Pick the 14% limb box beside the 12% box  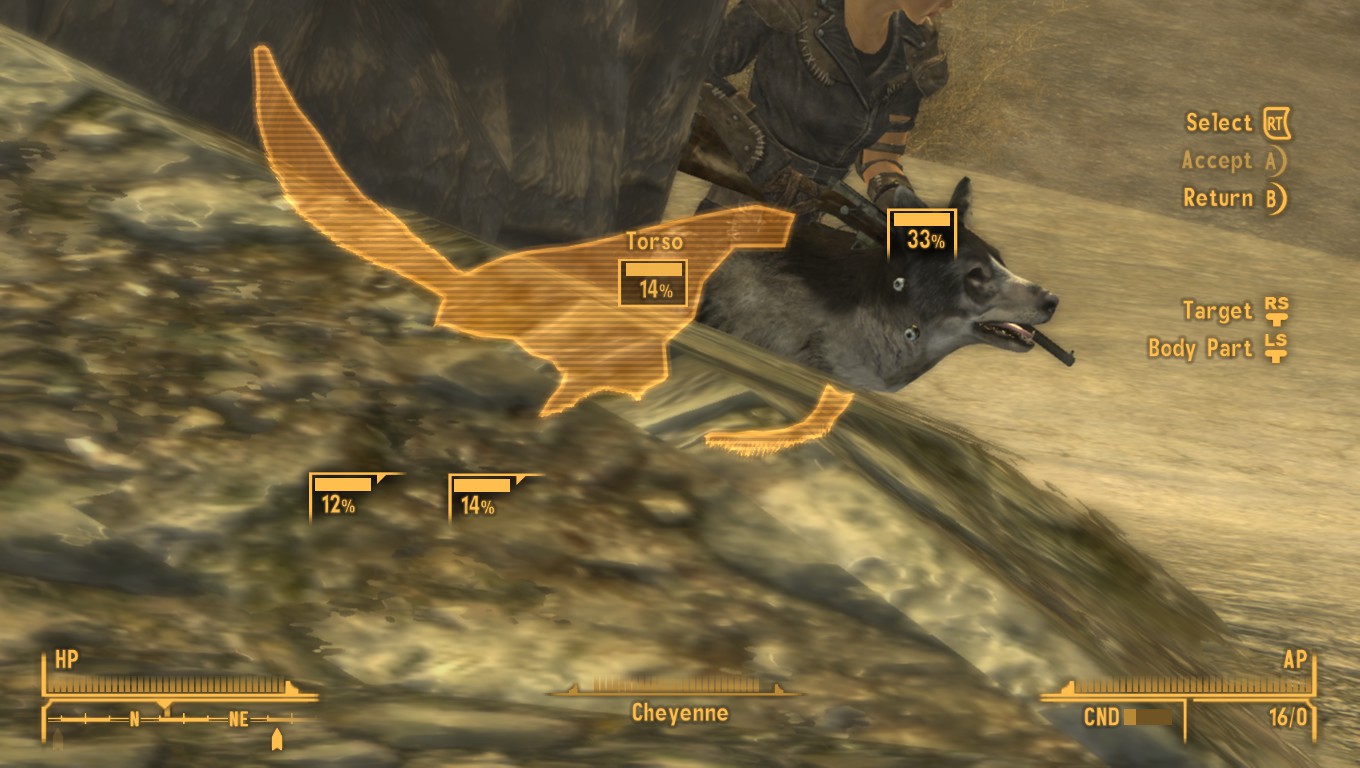[482, 497]
